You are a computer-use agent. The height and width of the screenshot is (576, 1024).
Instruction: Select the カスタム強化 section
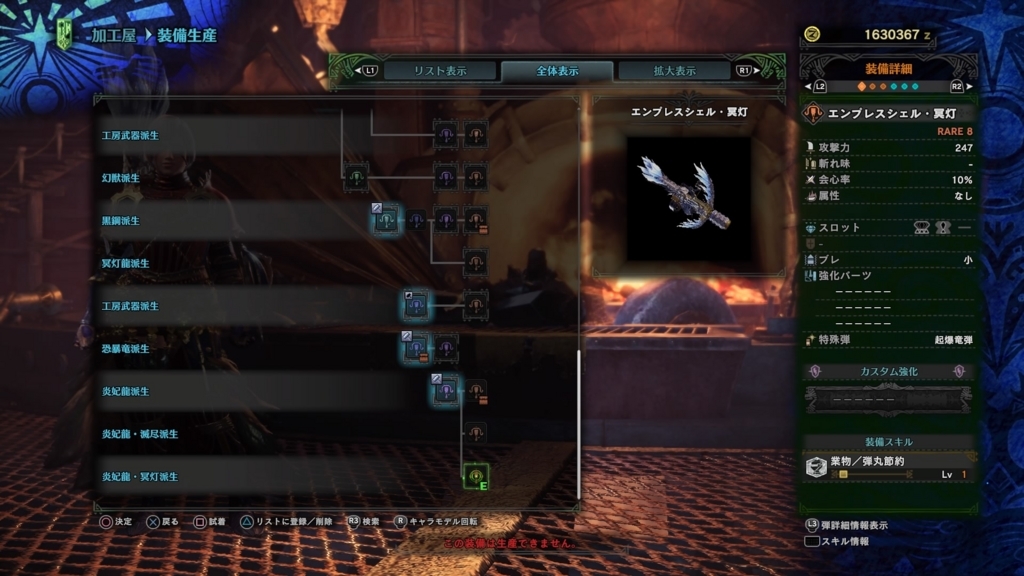[x=888, y=371]
